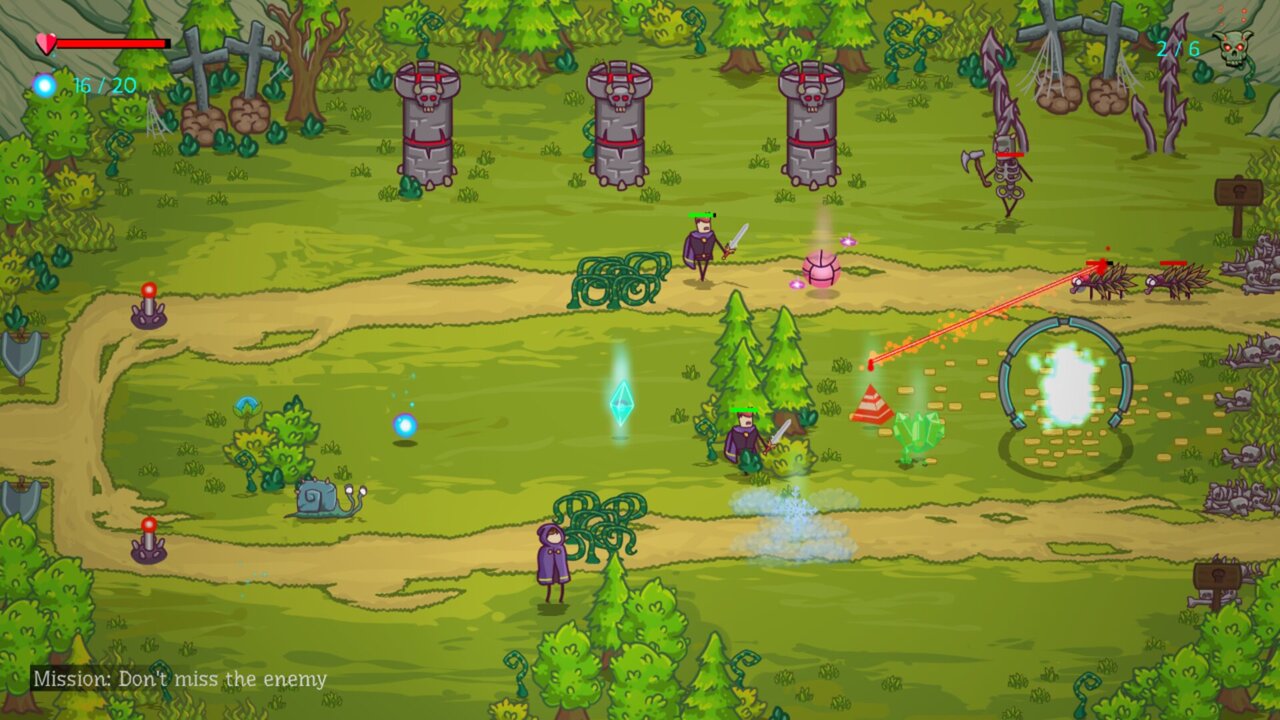The width and height of the screenshot is (1280, 720).
Task: Pick up the floating cyan diamond gem
Action: [x=623, y=402]
